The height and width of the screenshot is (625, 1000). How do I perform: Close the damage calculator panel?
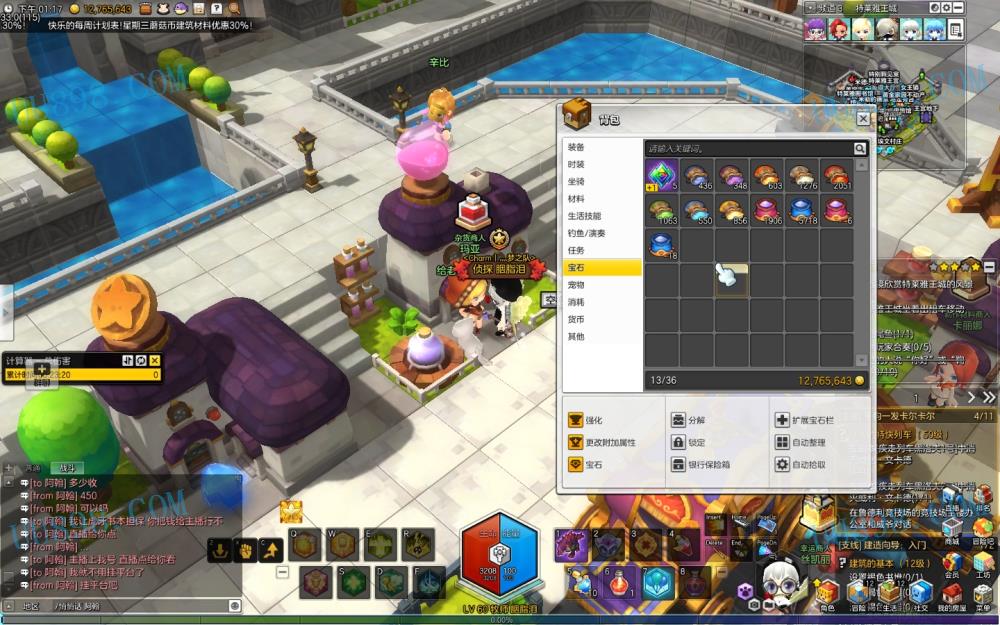(155, 360)
